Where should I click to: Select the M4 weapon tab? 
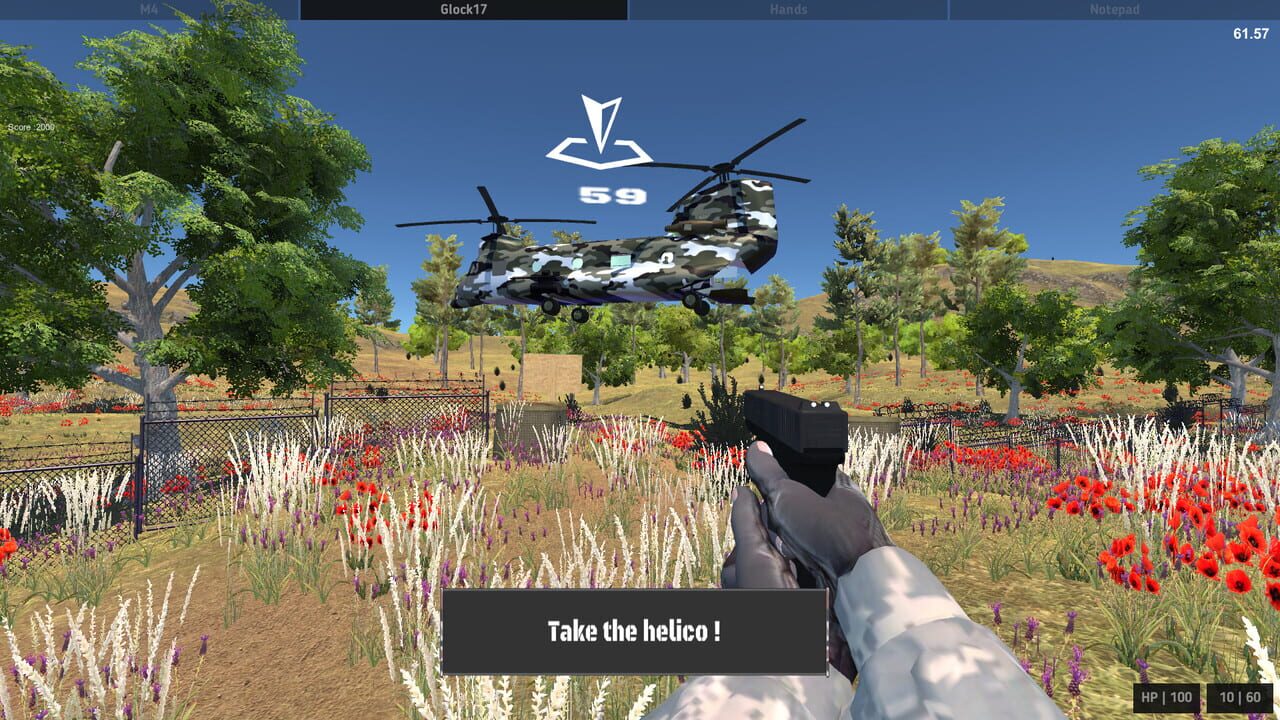tap(150, 10)
